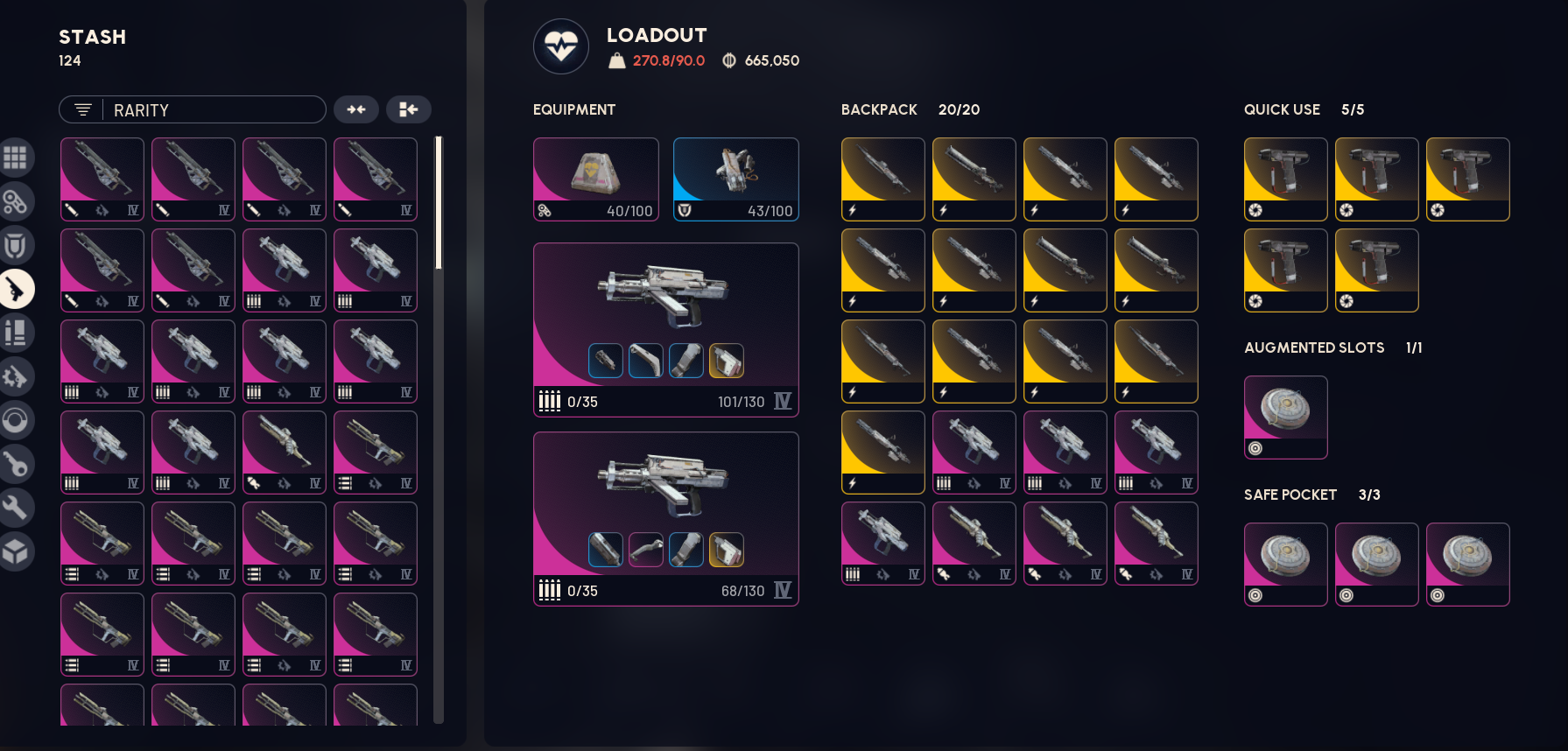Switch to the shield category filter
The image size is (1568, 751).
pyautogui.click(x=16, y=246)
